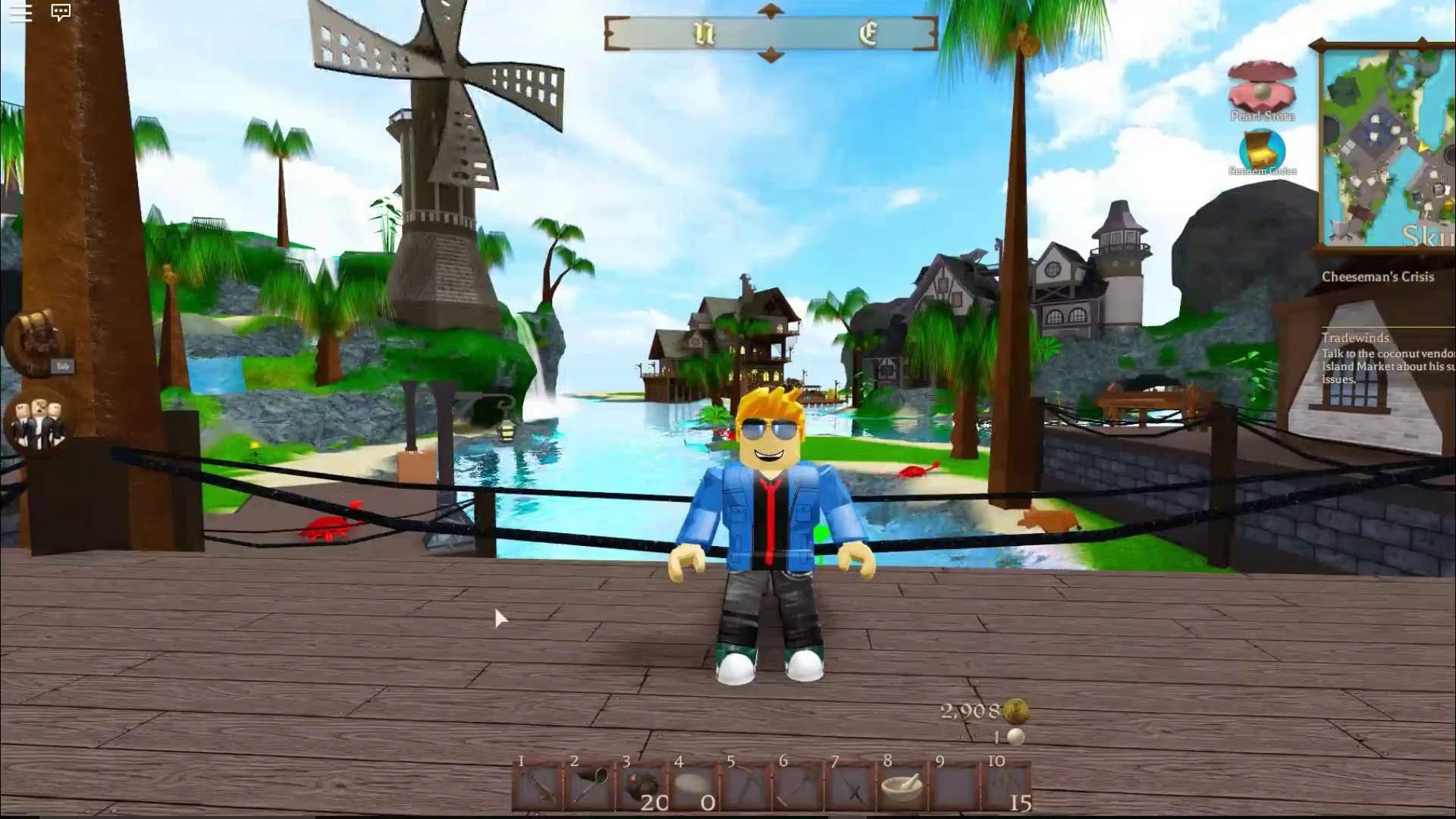Select the Cheeseman's Crisis quest
This screenshot has width=1456, height=819.
click(x=1377, y=277)
